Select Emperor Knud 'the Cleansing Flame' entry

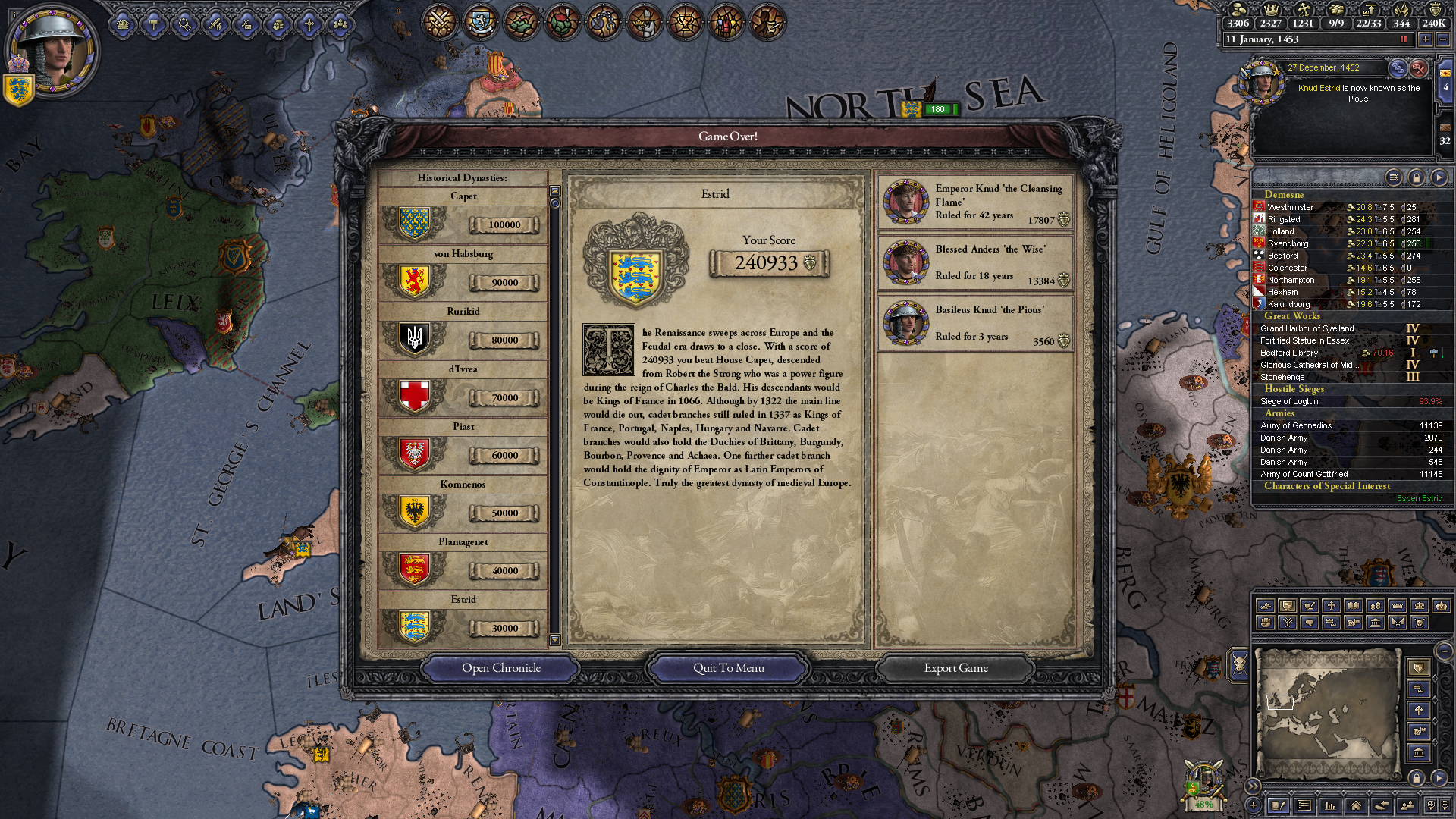tap(976, 202)
